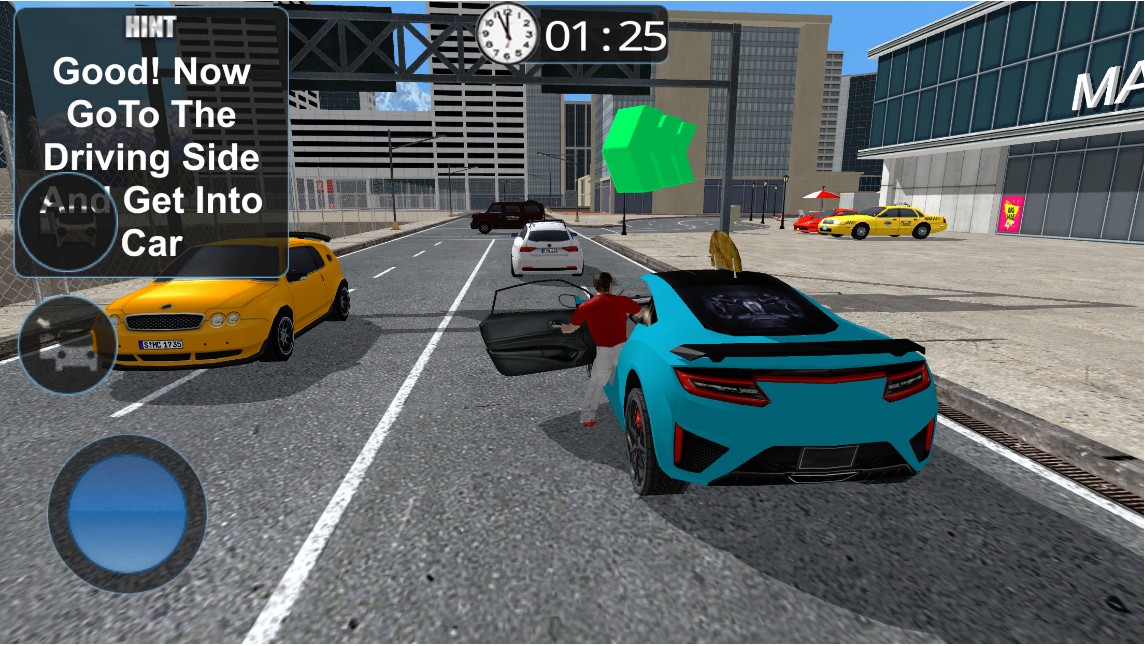Tap the blue virtual joystick
This screenshot has width=1145, height=646.
coord(127,513)
